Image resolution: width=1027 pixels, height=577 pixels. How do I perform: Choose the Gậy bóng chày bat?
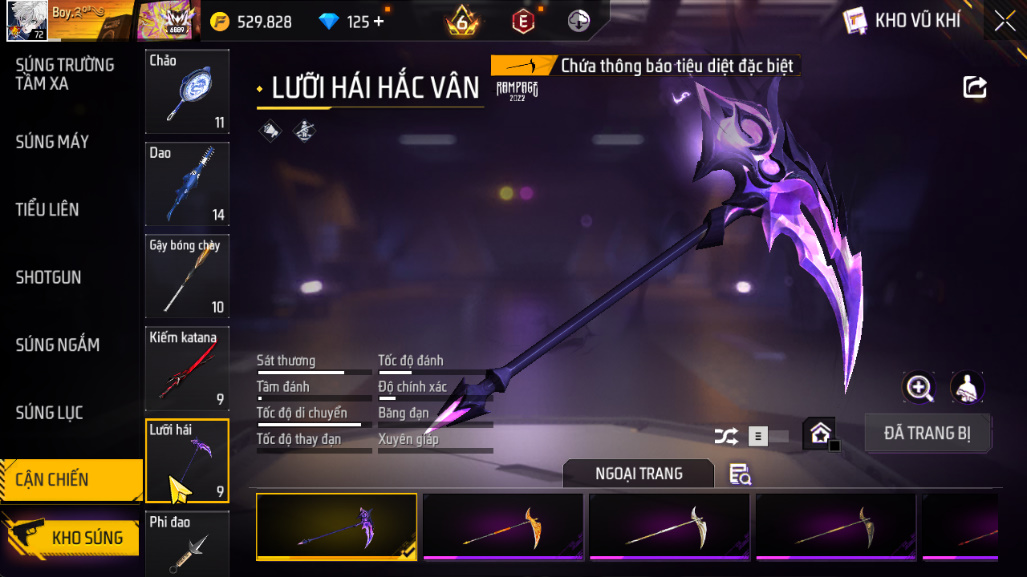pyautogui.click(x=187, y=276)
